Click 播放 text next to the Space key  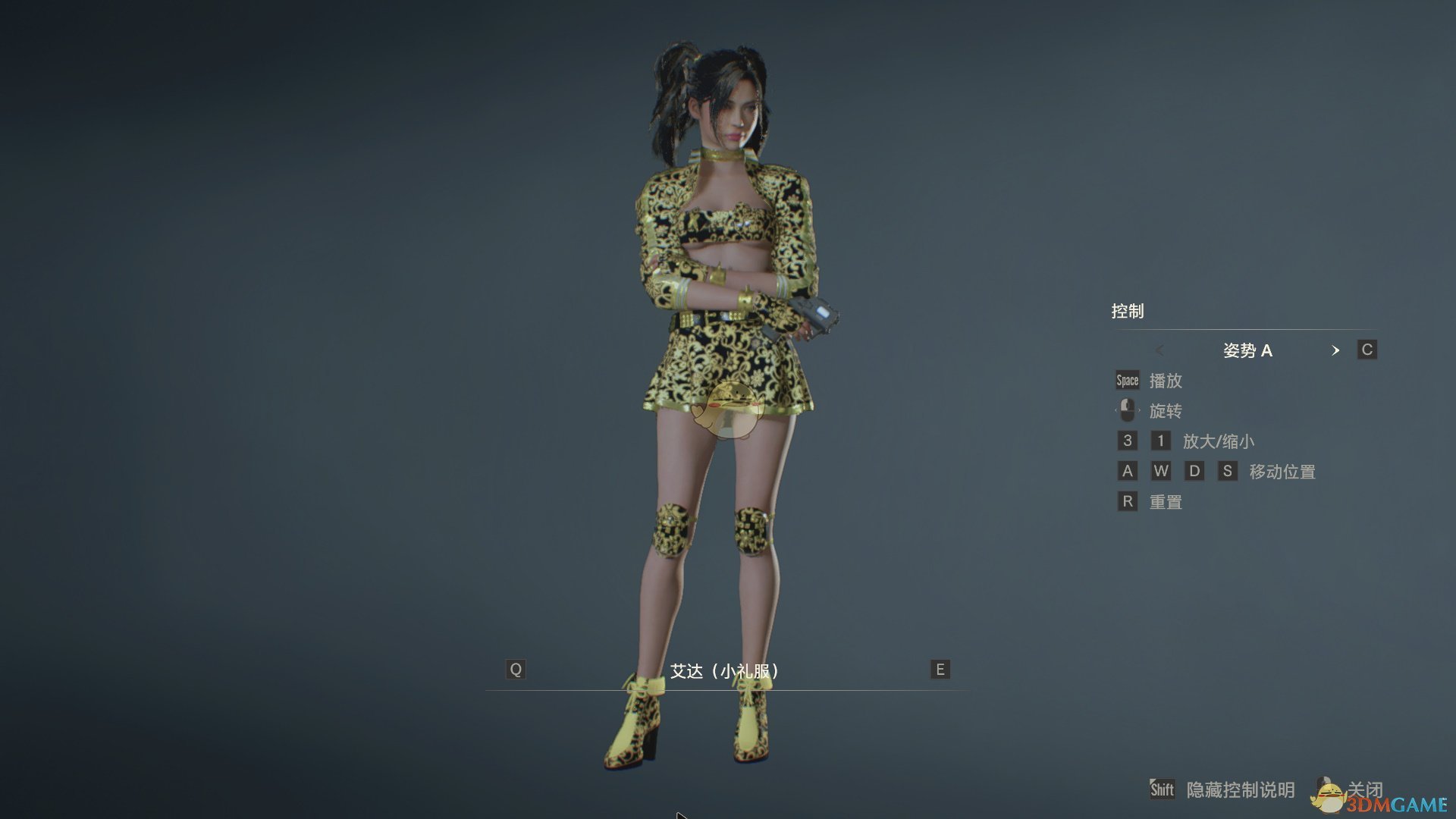click(1167, 381)
